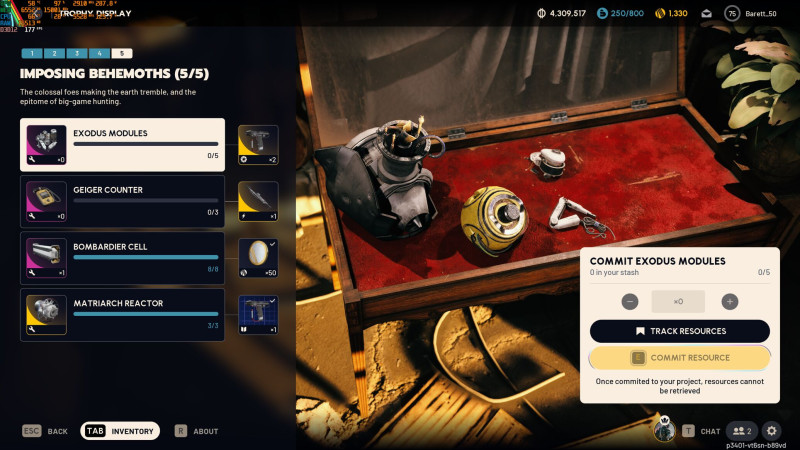Open the Inventory from bottom bar

coord(121,431)
